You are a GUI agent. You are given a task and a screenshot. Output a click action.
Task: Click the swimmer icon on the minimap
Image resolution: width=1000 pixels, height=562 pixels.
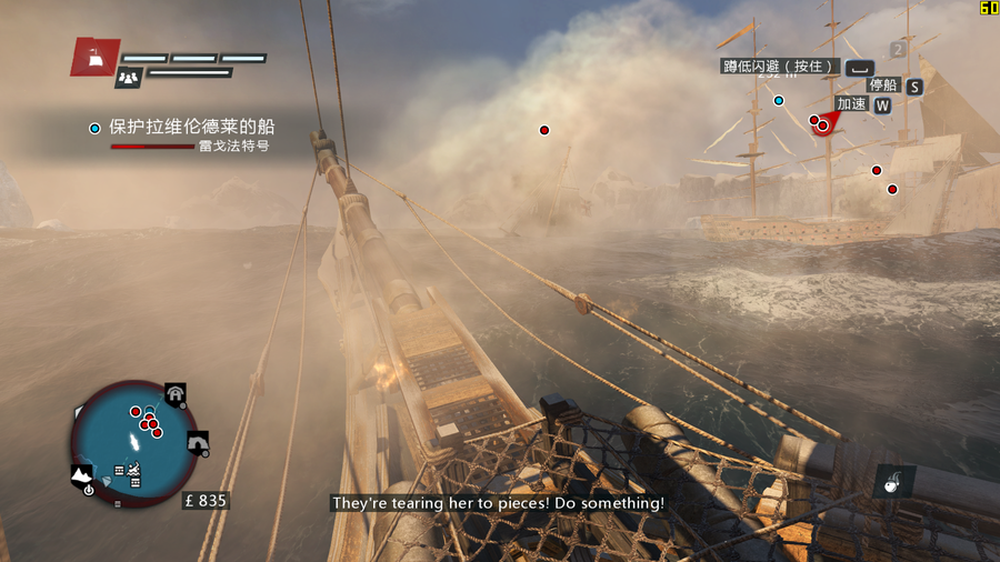tap(133, 468)
